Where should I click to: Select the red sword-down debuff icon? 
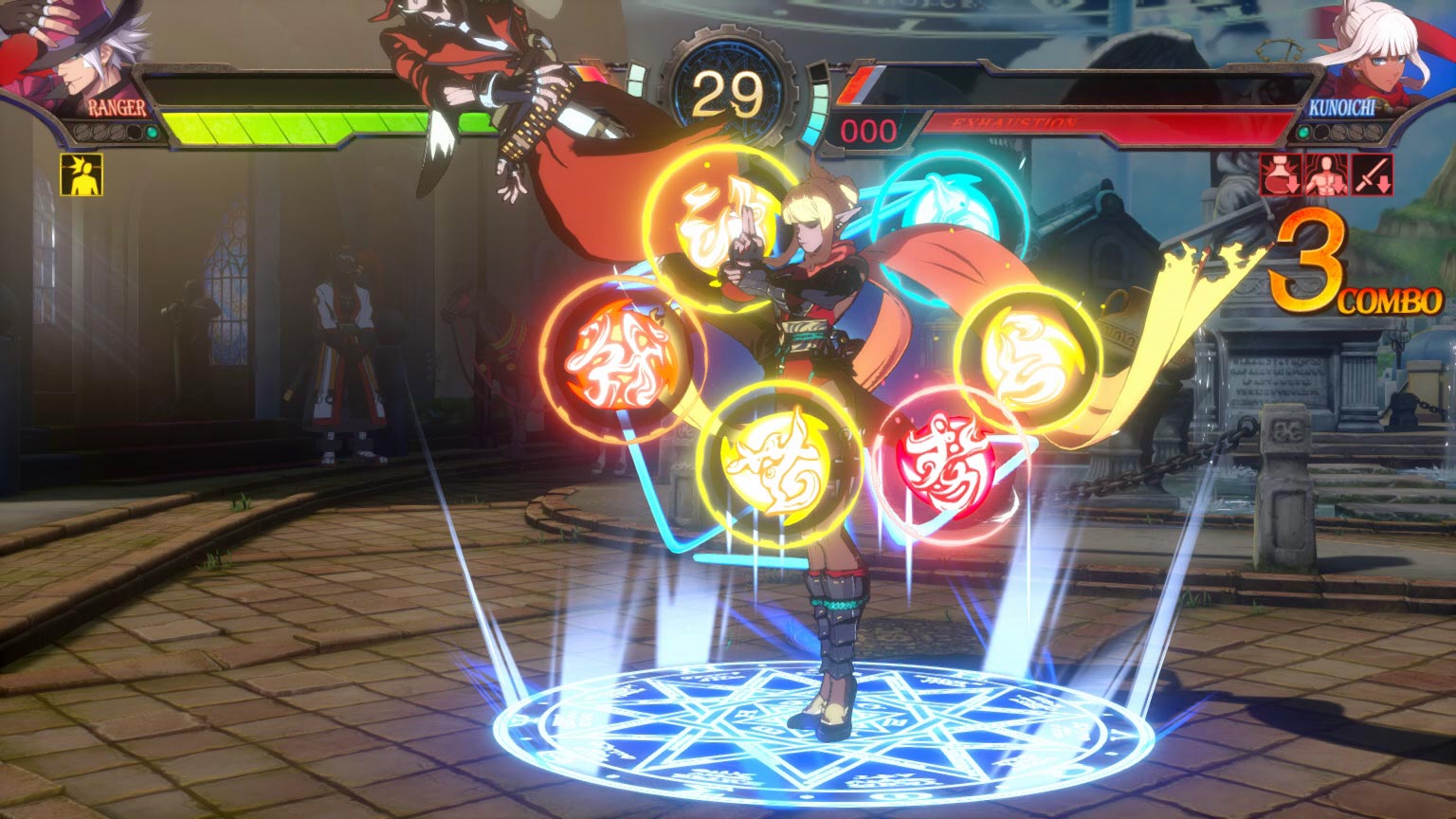coord(1371,176)
